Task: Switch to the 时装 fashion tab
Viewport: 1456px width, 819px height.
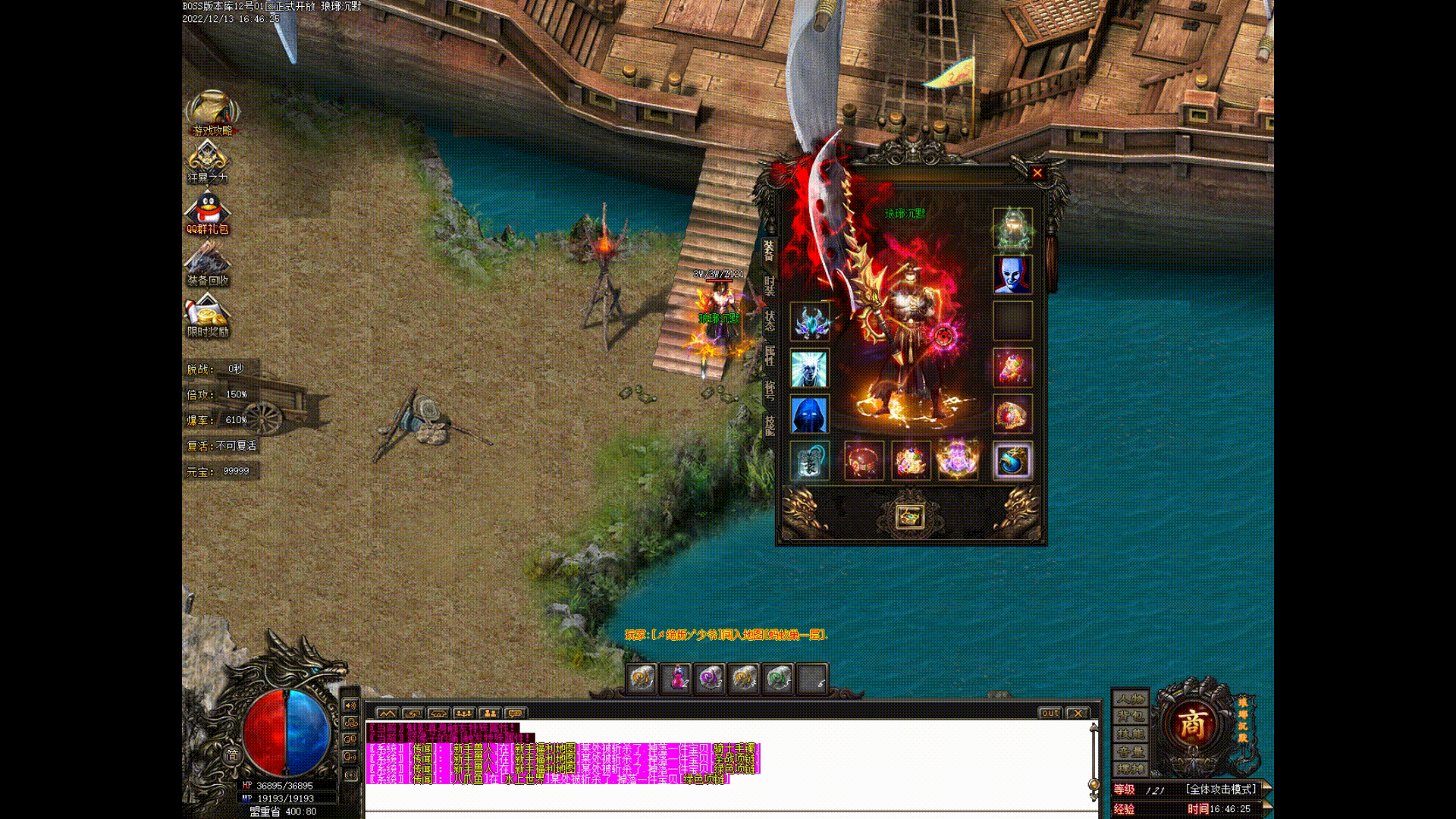Action: coord(769,286)
